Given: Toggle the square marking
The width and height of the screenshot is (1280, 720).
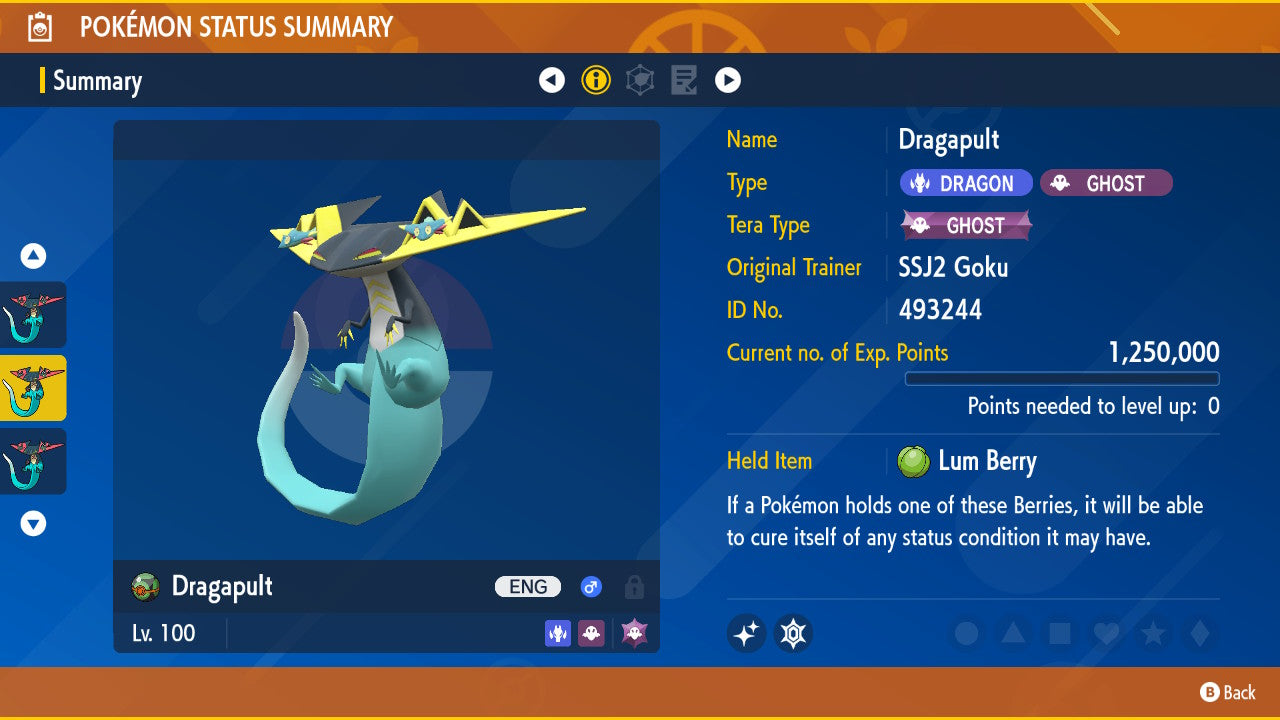Looking at the screenshot, I should [1059, 633].
